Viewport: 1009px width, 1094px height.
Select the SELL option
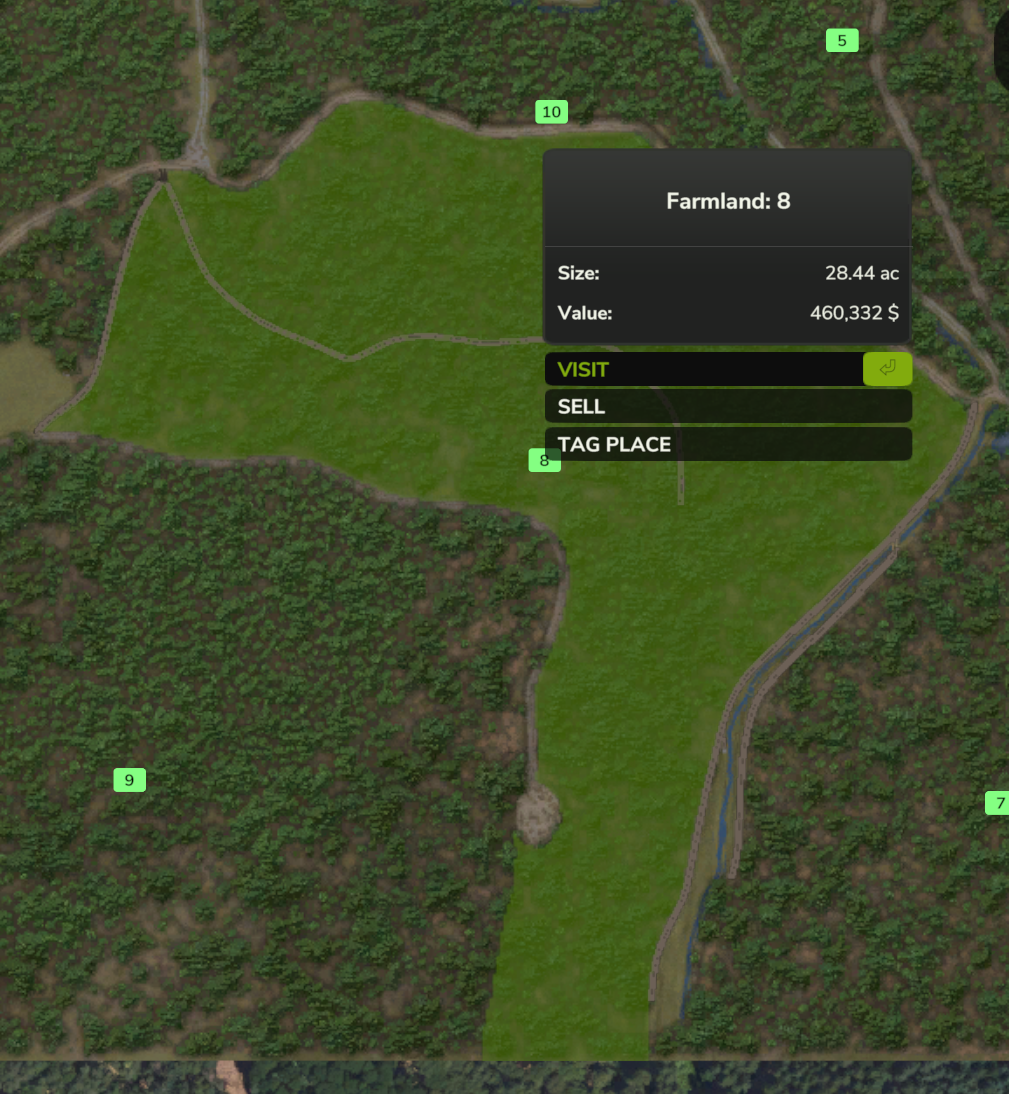pyautogui.click(x=727, y=406)
